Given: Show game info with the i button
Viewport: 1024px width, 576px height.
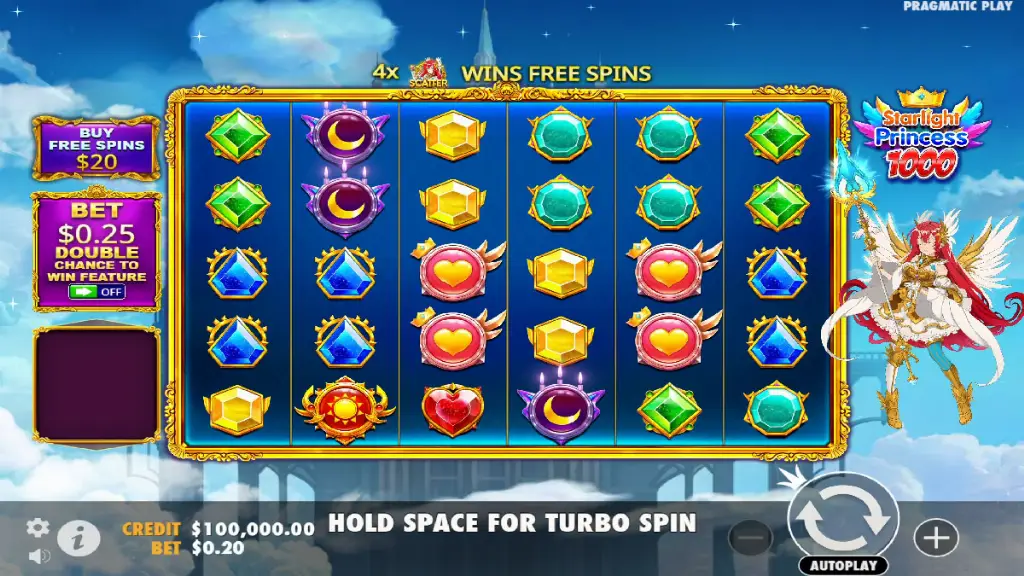Looking at the screenshot, I should tap(79, 539).
